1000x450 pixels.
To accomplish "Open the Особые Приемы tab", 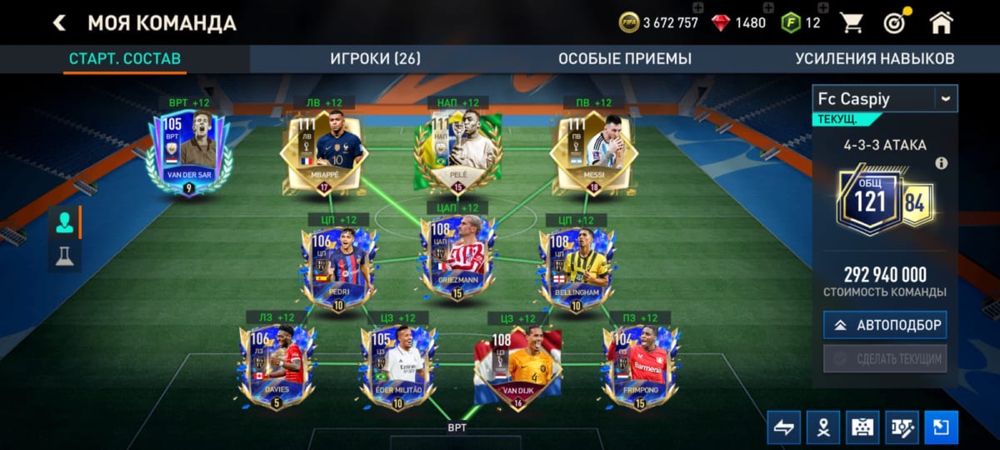I will 619,58.
